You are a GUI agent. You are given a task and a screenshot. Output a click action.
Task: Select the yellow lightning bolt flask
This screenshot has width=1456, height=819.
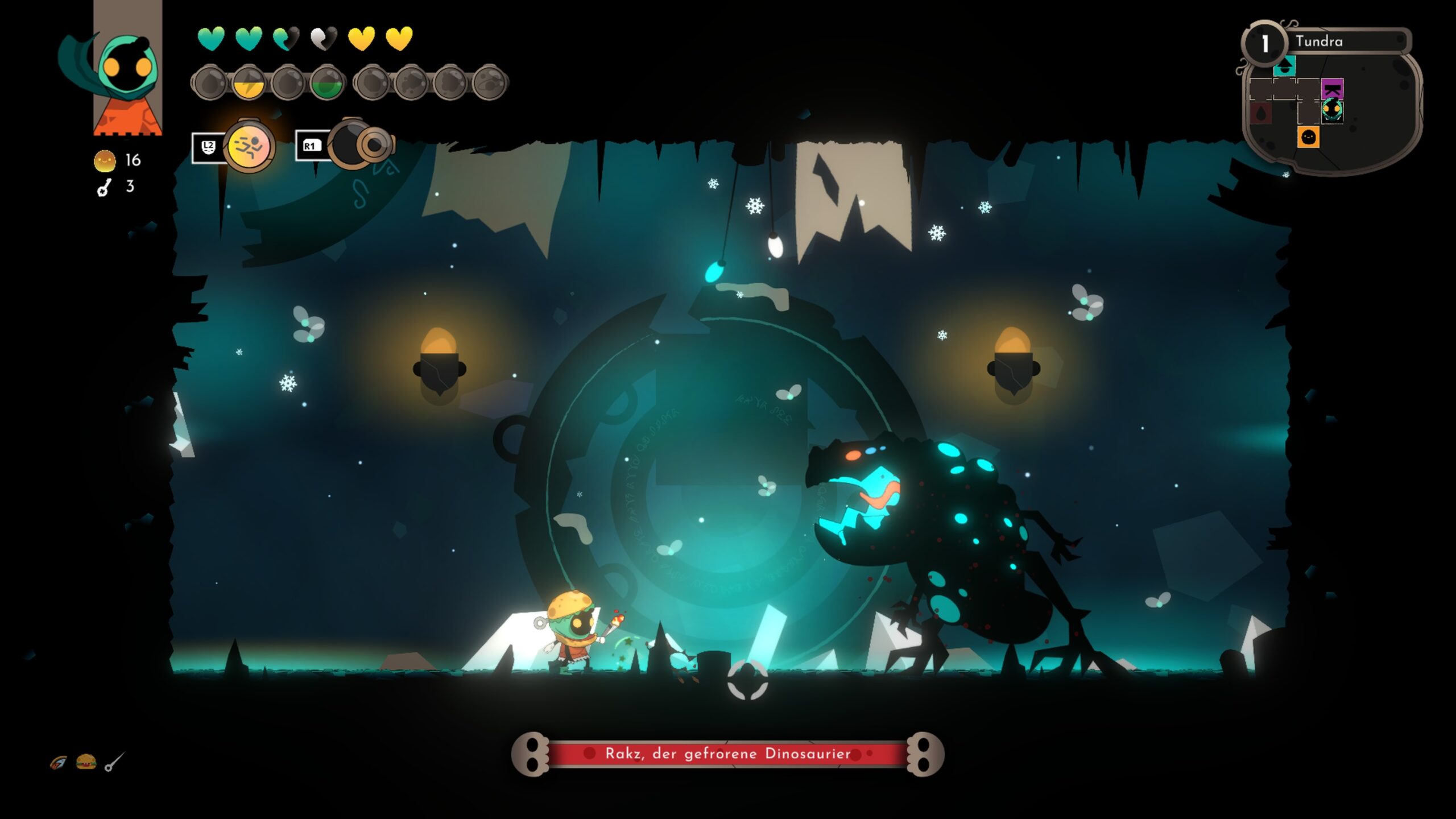click(249, 83)
